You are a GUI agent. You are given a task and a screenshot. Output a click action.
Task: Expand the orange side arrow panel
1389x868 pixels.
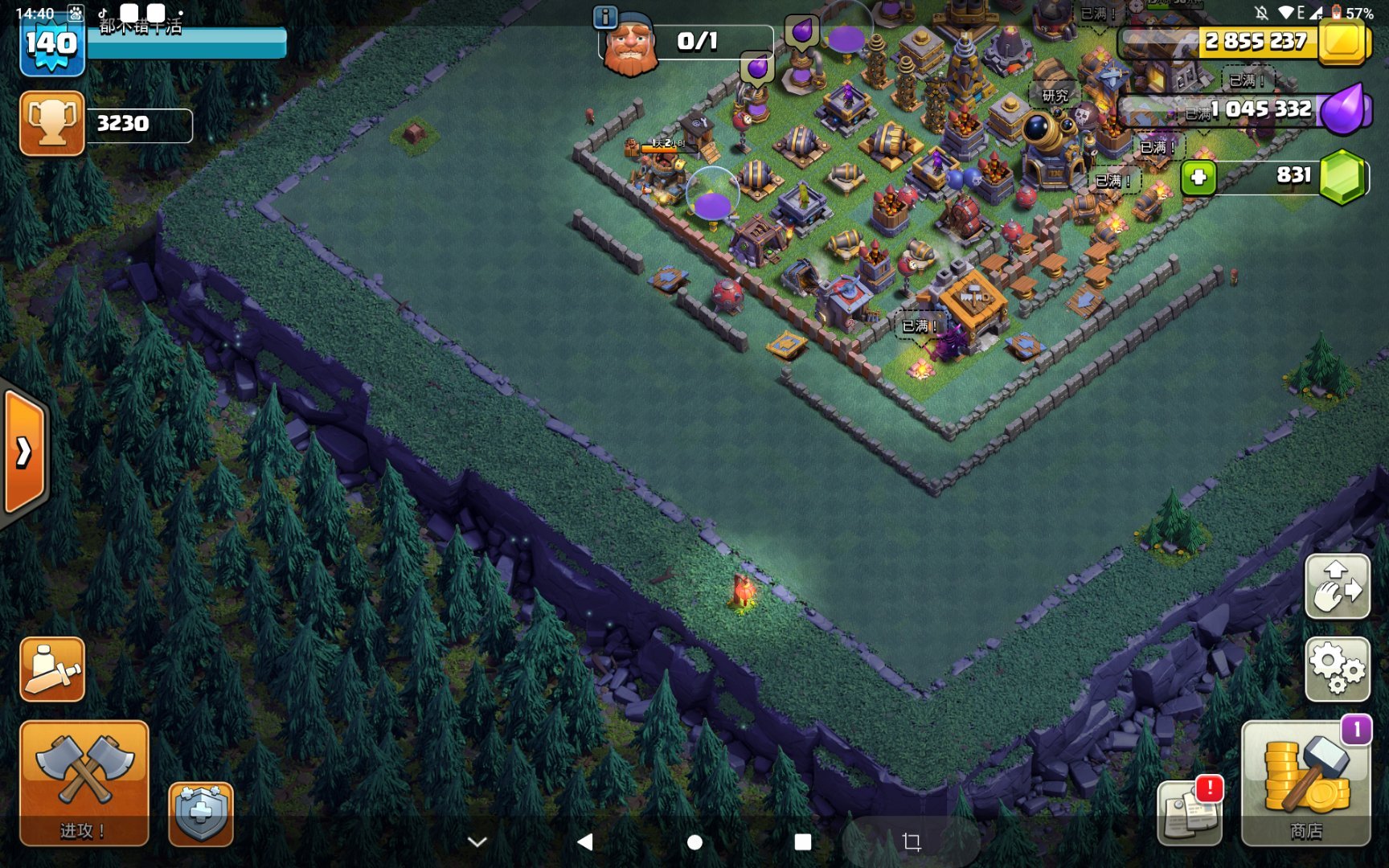coord(24,452)
